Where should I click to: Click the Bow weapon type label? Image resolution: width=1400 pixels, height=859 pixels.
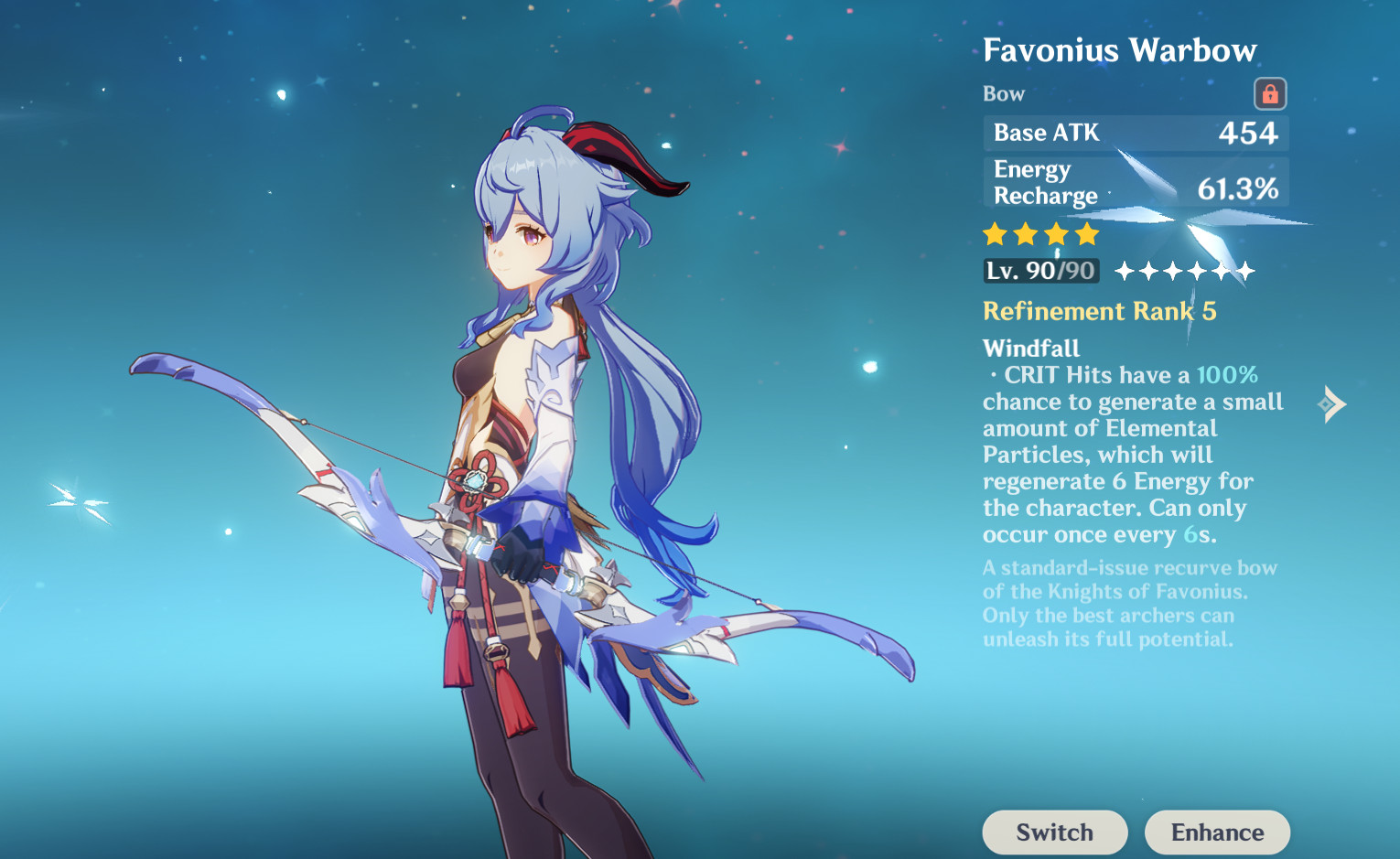[x=1004, y=93]
